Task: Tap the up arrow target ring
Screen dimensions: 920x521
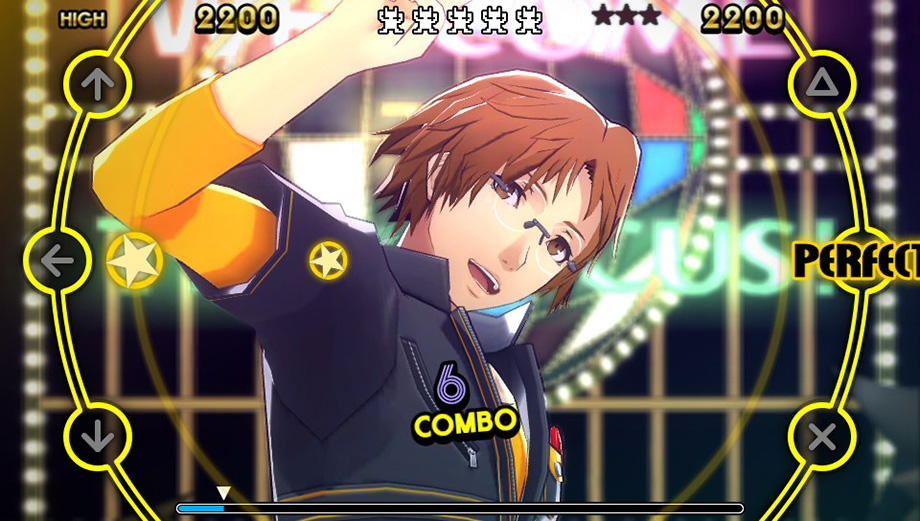Action: (x=98, y=85)
